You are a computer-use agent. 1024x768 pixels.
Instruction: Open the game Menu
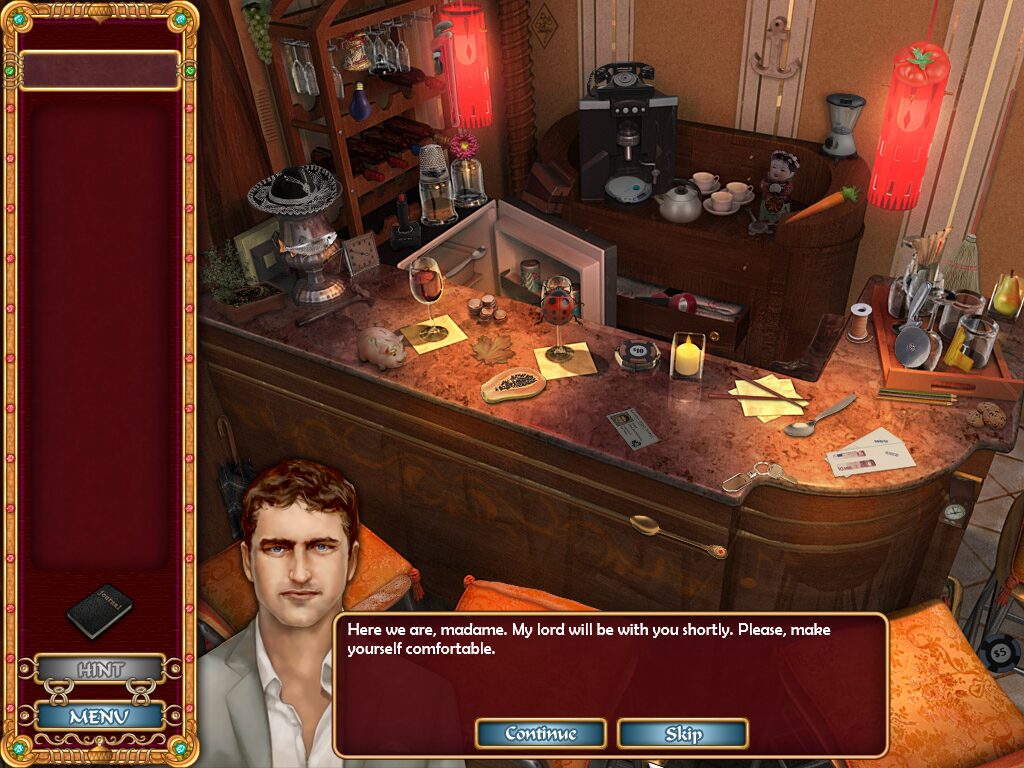100,716
